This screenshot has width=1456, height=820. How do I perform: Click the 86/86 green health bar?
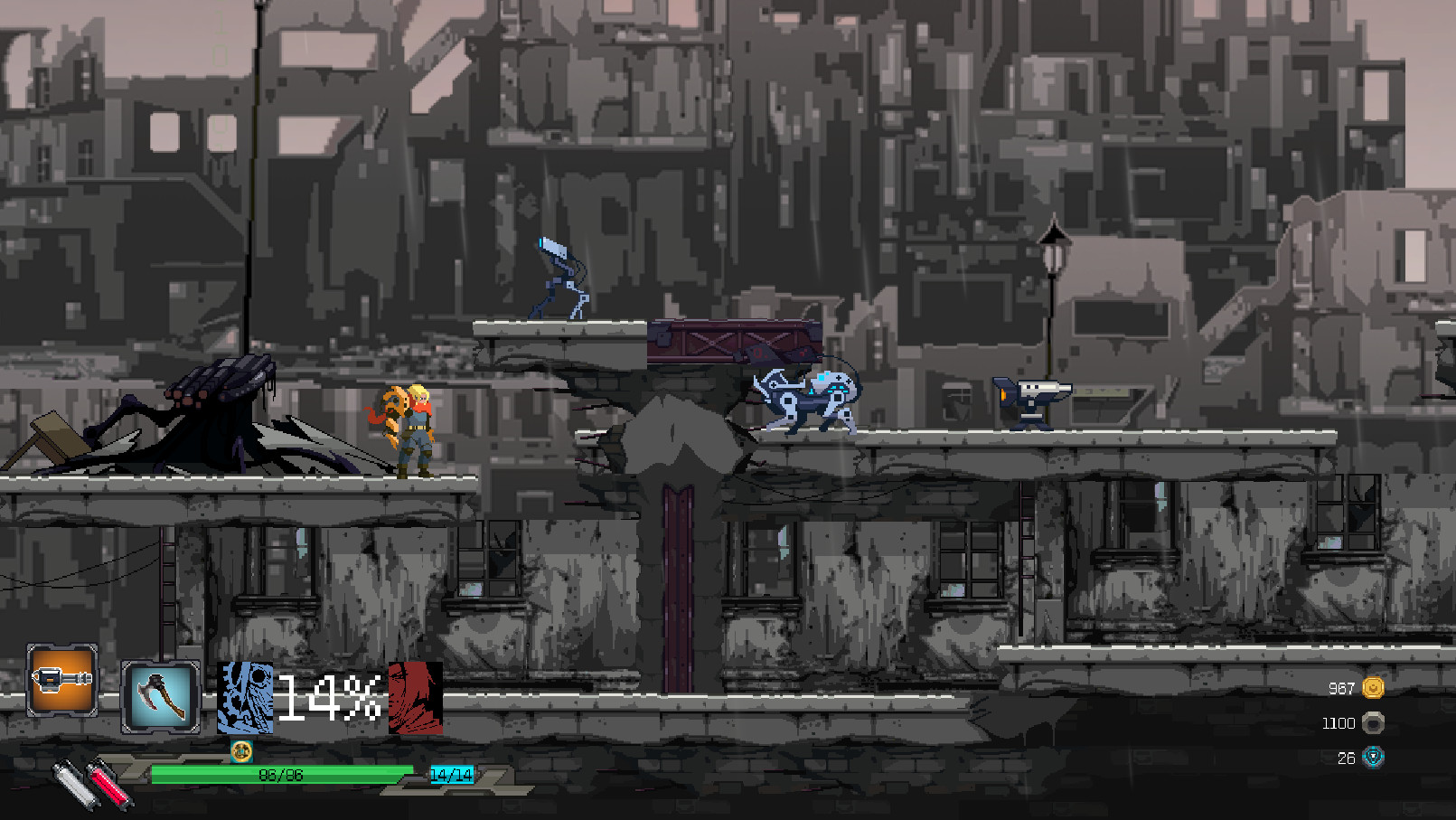point(280,774)
